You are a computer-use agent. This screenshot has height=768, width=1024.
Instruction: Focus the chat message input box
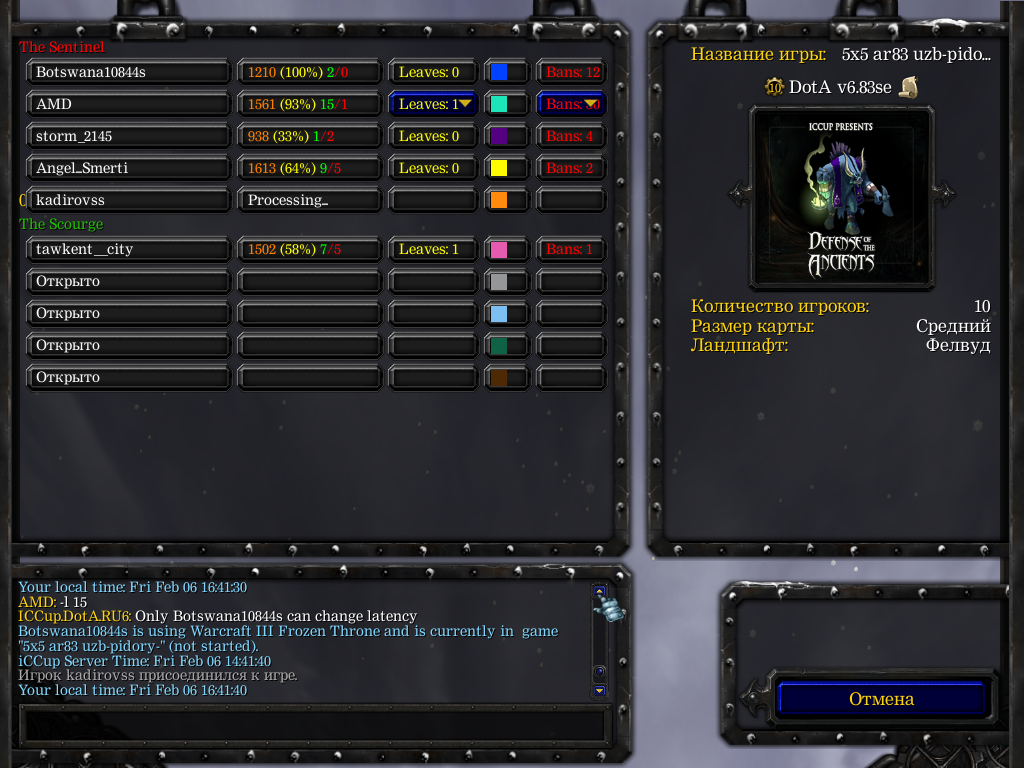point(312,723)
